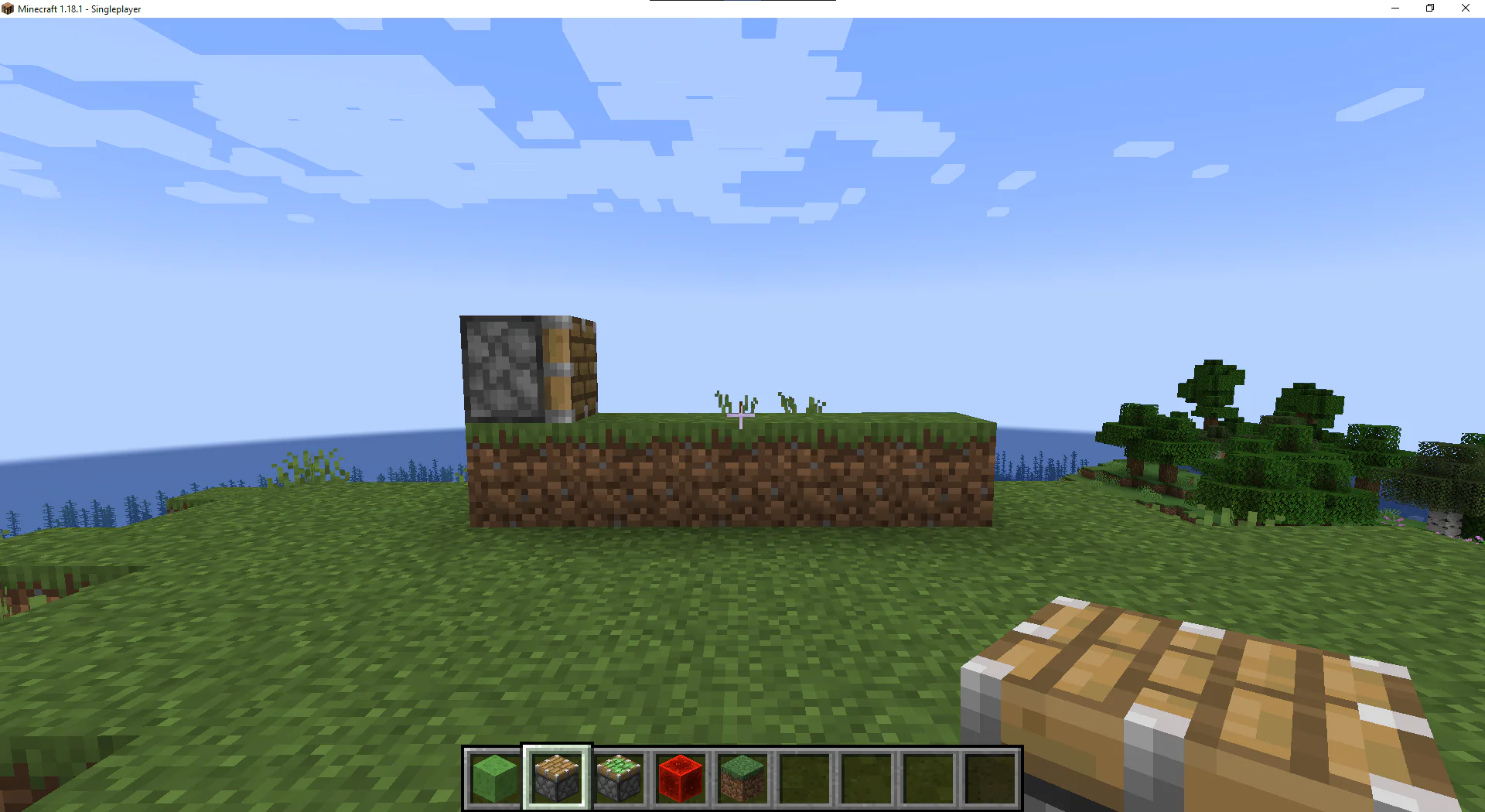Image resolution: width=1485 pixels, height=812 pixels.
Task: Click the empty hotbar slot beside the grass block
Action: pos(804,777)
